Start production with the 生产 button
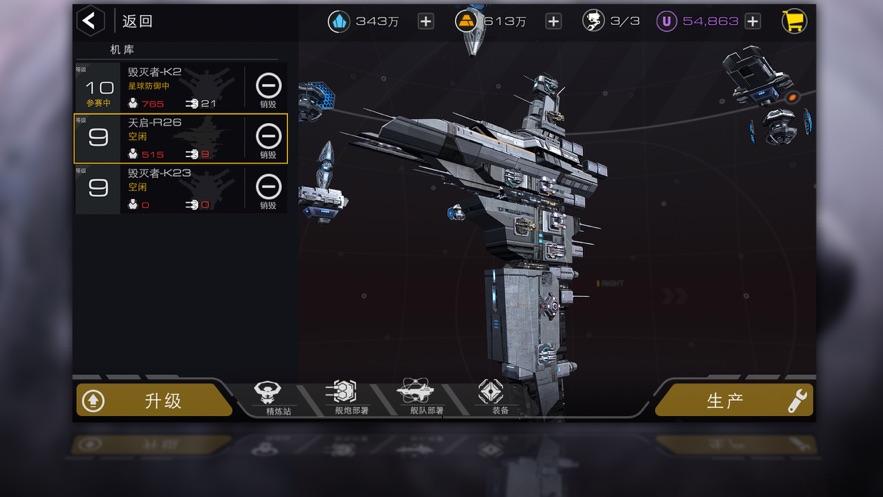The image size is (883, 497). coord(734,401)
